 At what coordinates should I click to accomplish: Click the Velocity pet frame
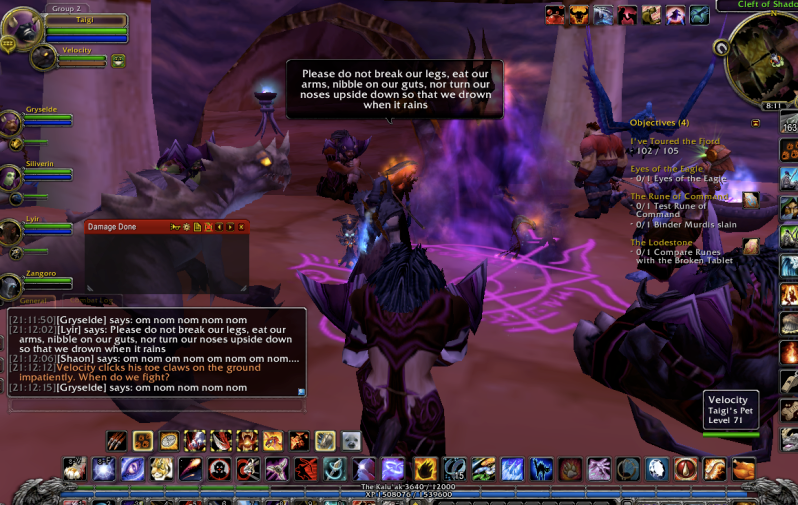[44, 56]
